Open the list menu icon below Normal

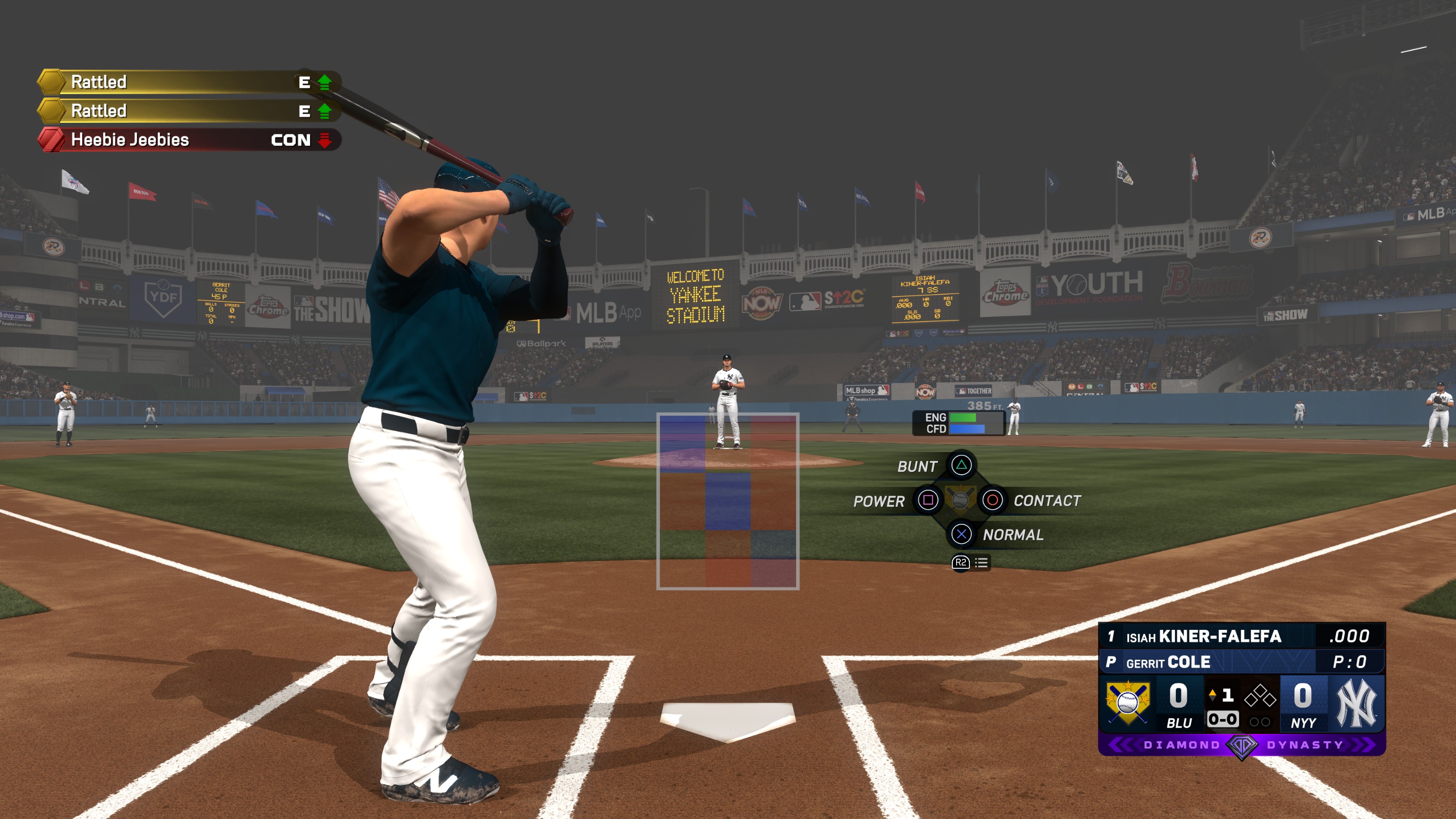click(981, 563)
